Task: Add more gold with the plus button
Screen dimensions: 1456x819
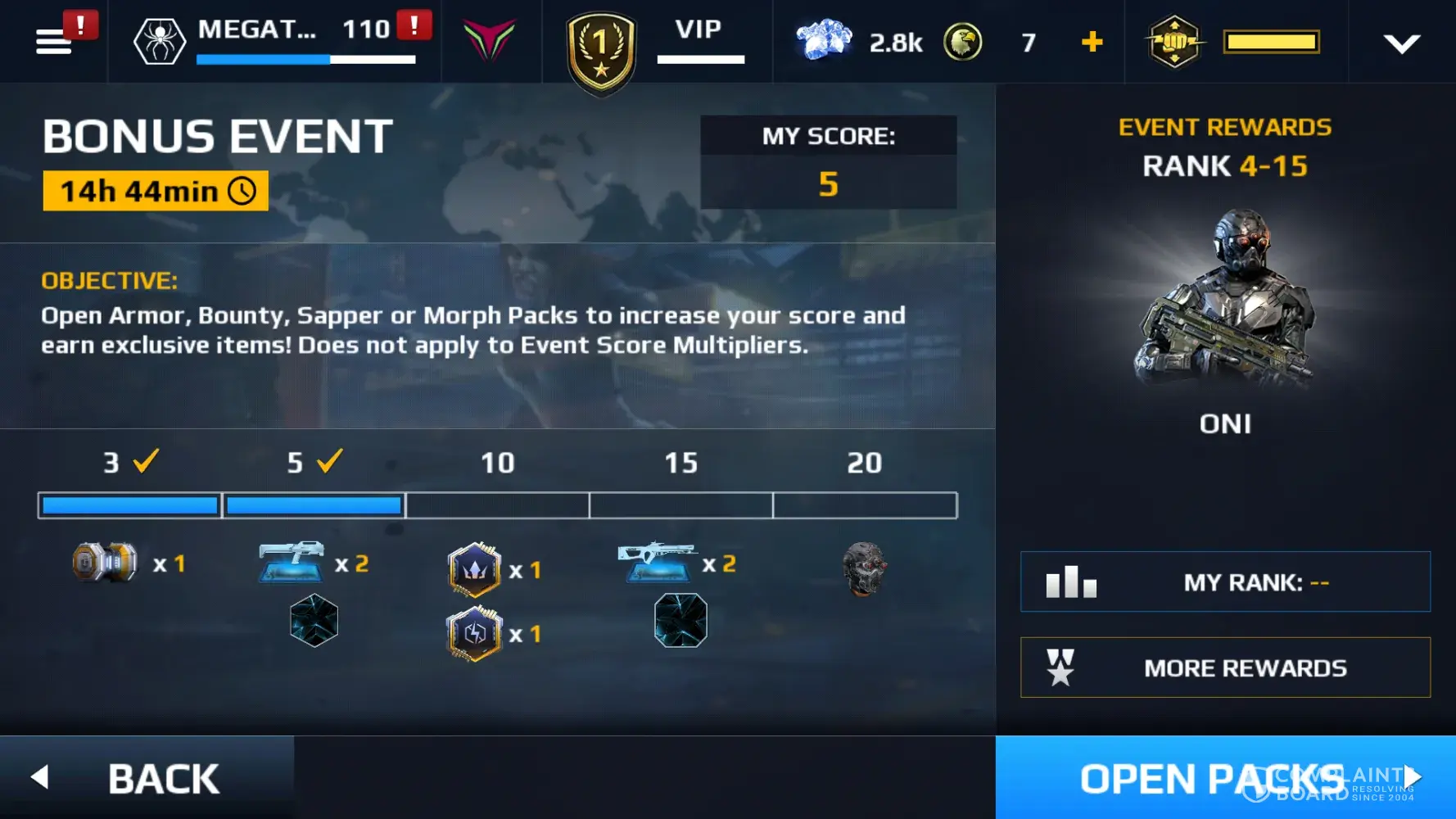Action: click(1092, 41)
